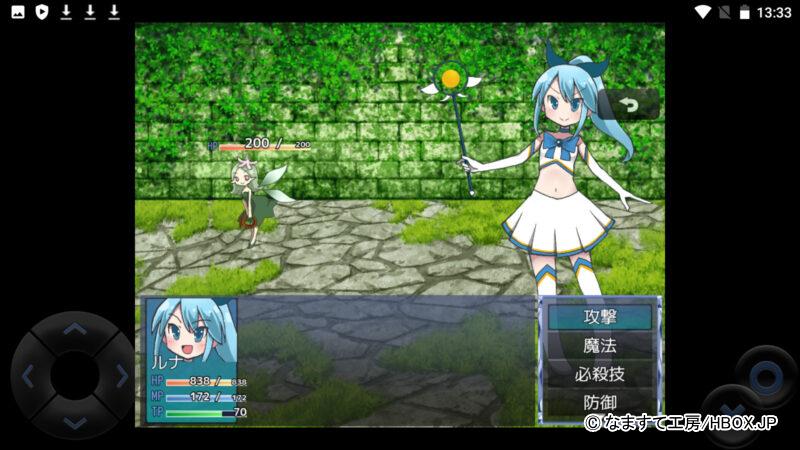Tap the virtual d-pad up arrow
This screenshot has width=800, height=450.
74,329
